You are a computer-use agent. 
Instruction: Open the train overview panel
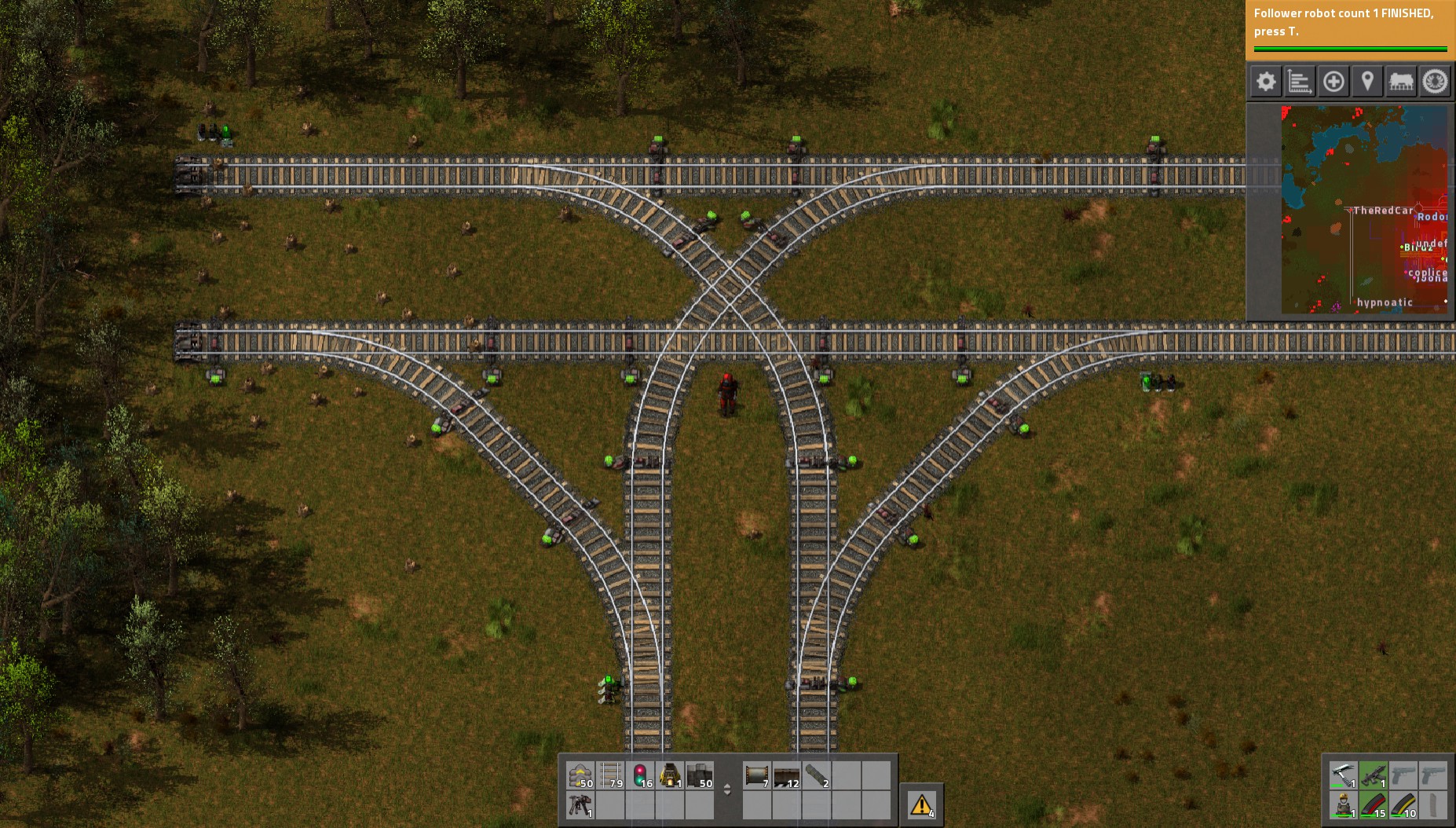pyautogui.click(x=1400, y=81)
